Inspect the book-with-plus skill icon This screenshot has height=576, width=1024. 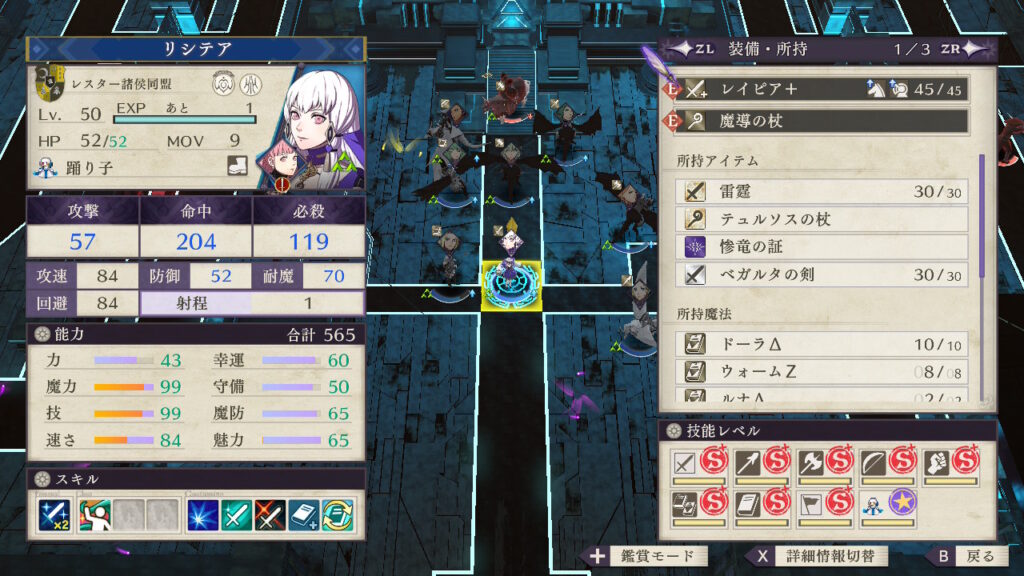304,514
